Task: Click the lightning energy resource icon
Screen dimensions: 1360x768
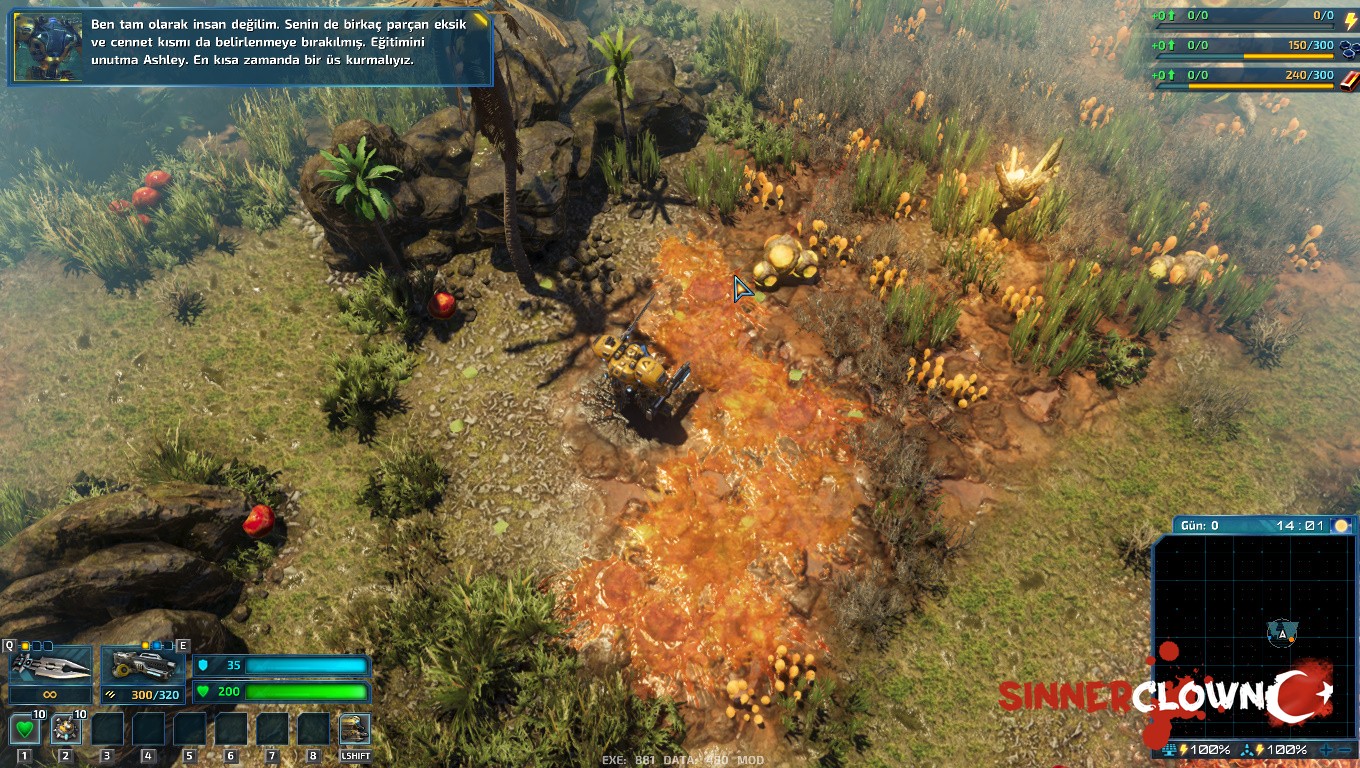Action: pos(1350,21)
